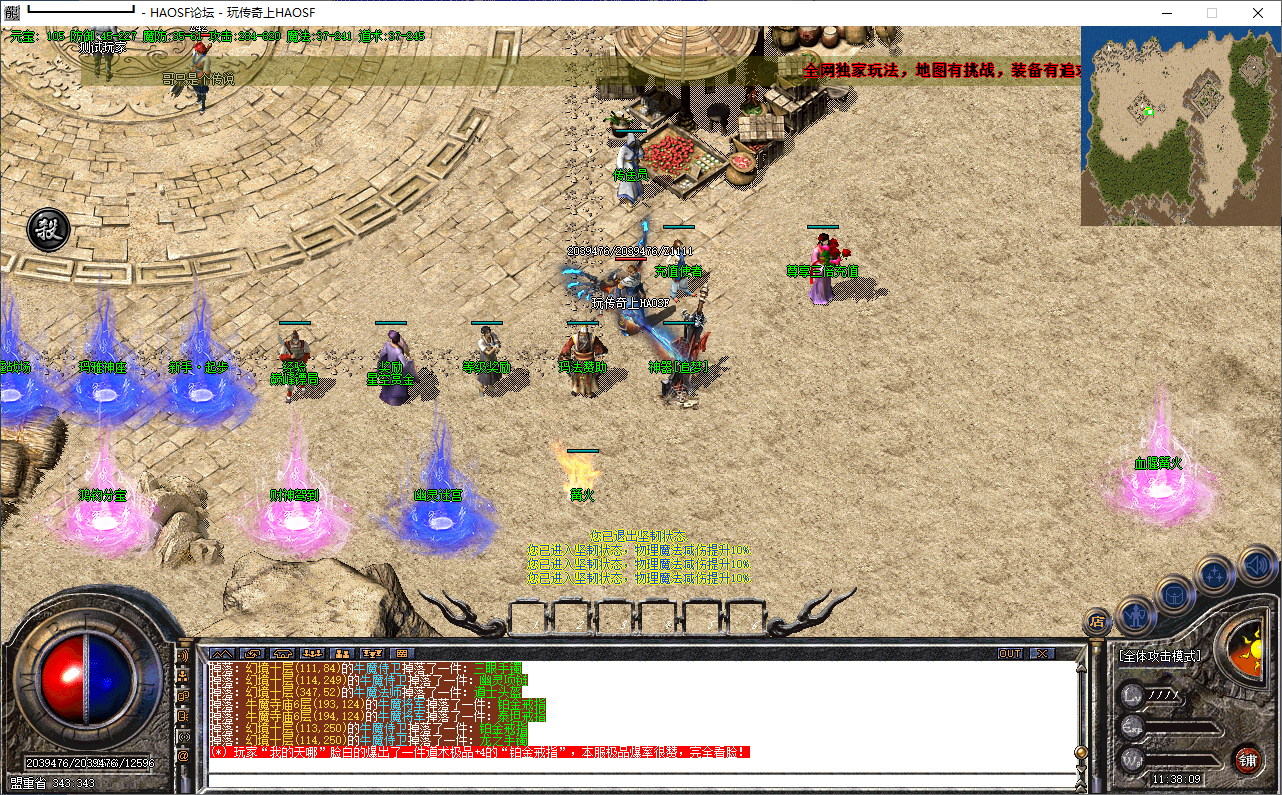This screenshot has width=1282, height=795.
Task: Open the character equipment round button
Action: click(x=1136, y=613)
